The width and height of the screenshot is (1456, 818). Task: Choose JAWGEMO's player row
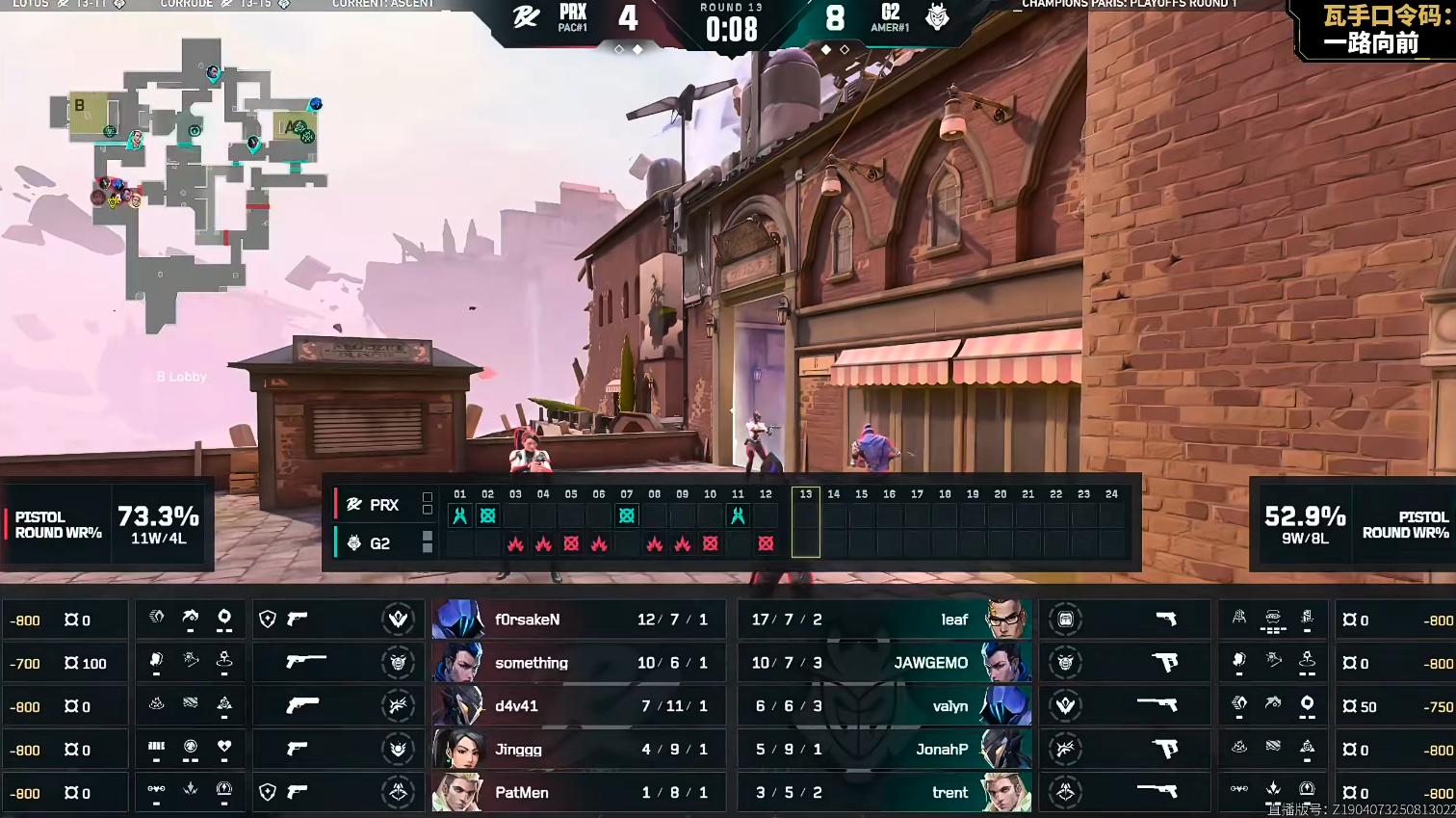click(884, 663)
